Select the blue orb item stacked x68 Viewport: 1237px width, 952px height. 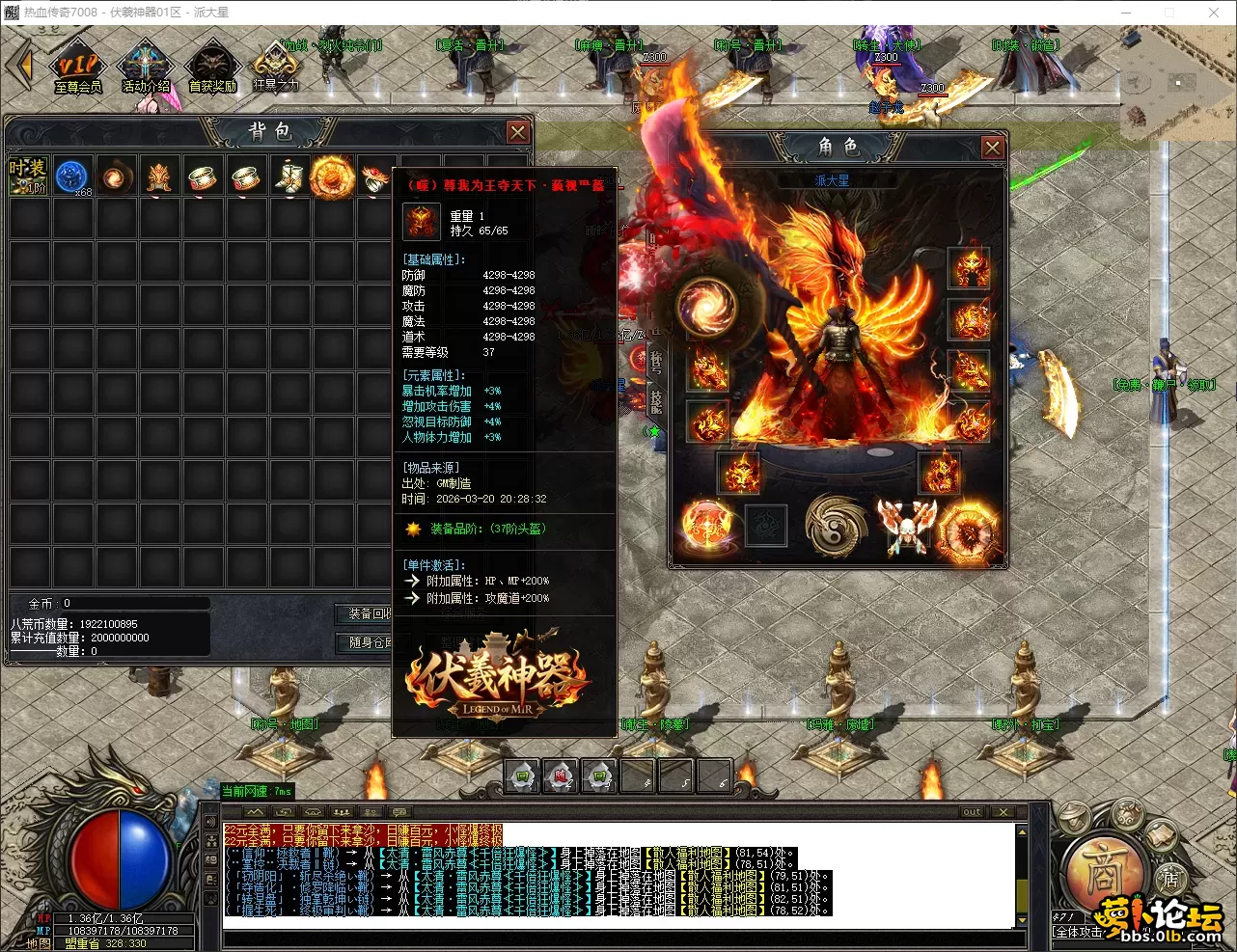click(x=71, y=177)
